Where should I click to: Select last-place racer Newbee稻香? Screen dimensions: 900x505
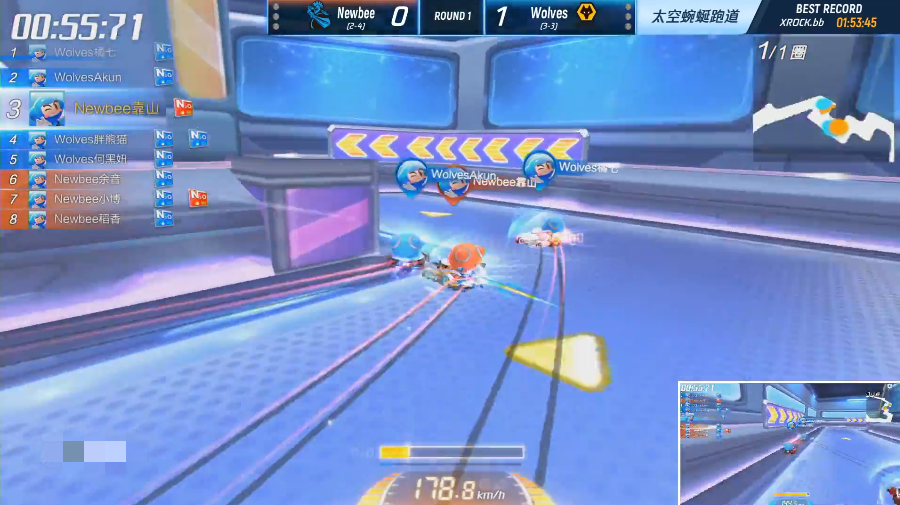click(x=87, y=219)
